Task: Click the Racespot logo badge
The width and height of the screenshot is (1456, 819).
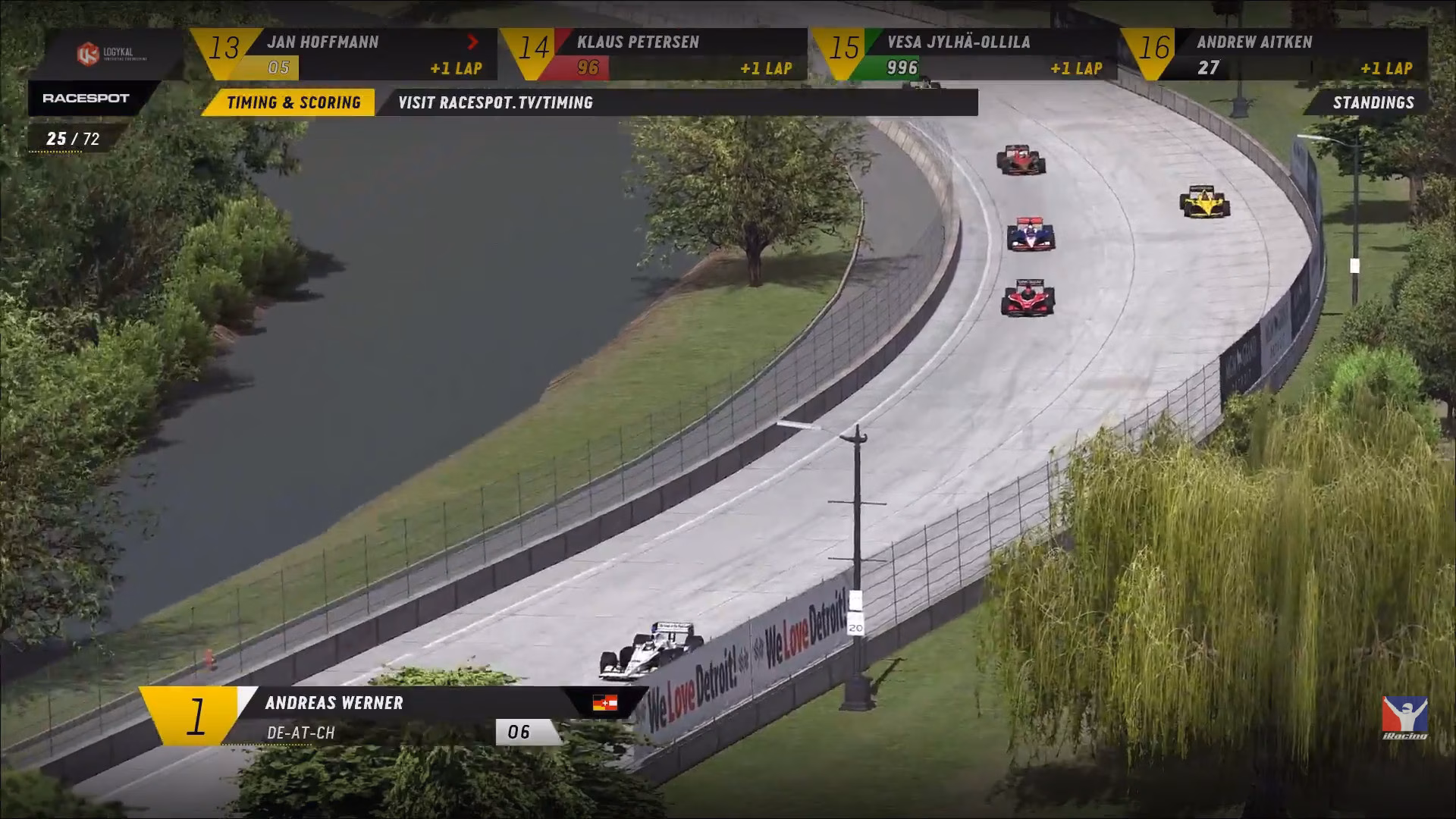Action: [x=86, y=99]
